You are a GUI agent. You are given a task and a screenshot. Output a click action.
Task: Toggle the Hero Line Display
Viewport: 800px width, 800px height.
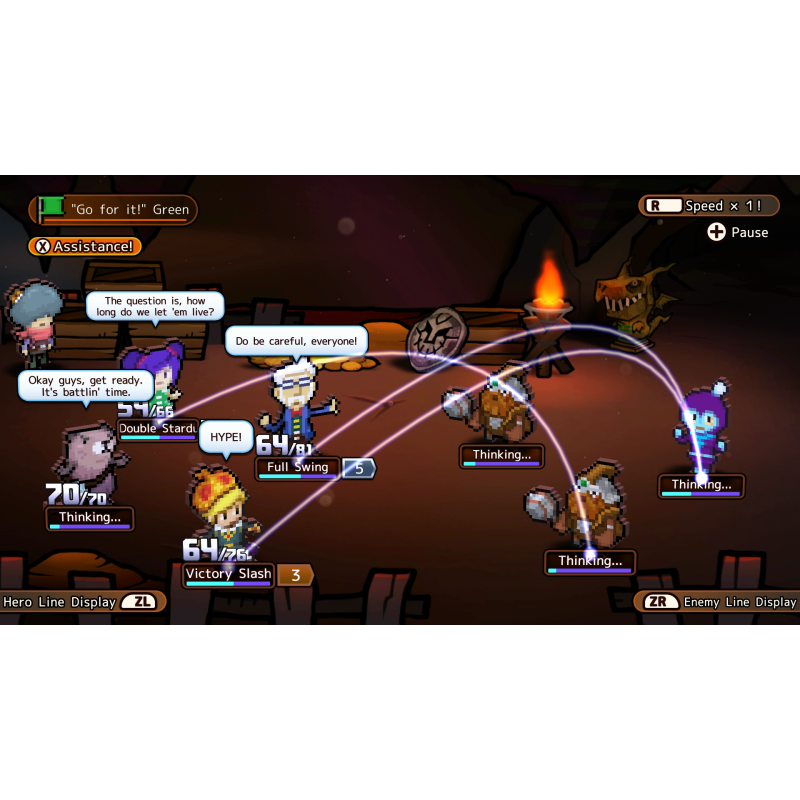point(83,602)
